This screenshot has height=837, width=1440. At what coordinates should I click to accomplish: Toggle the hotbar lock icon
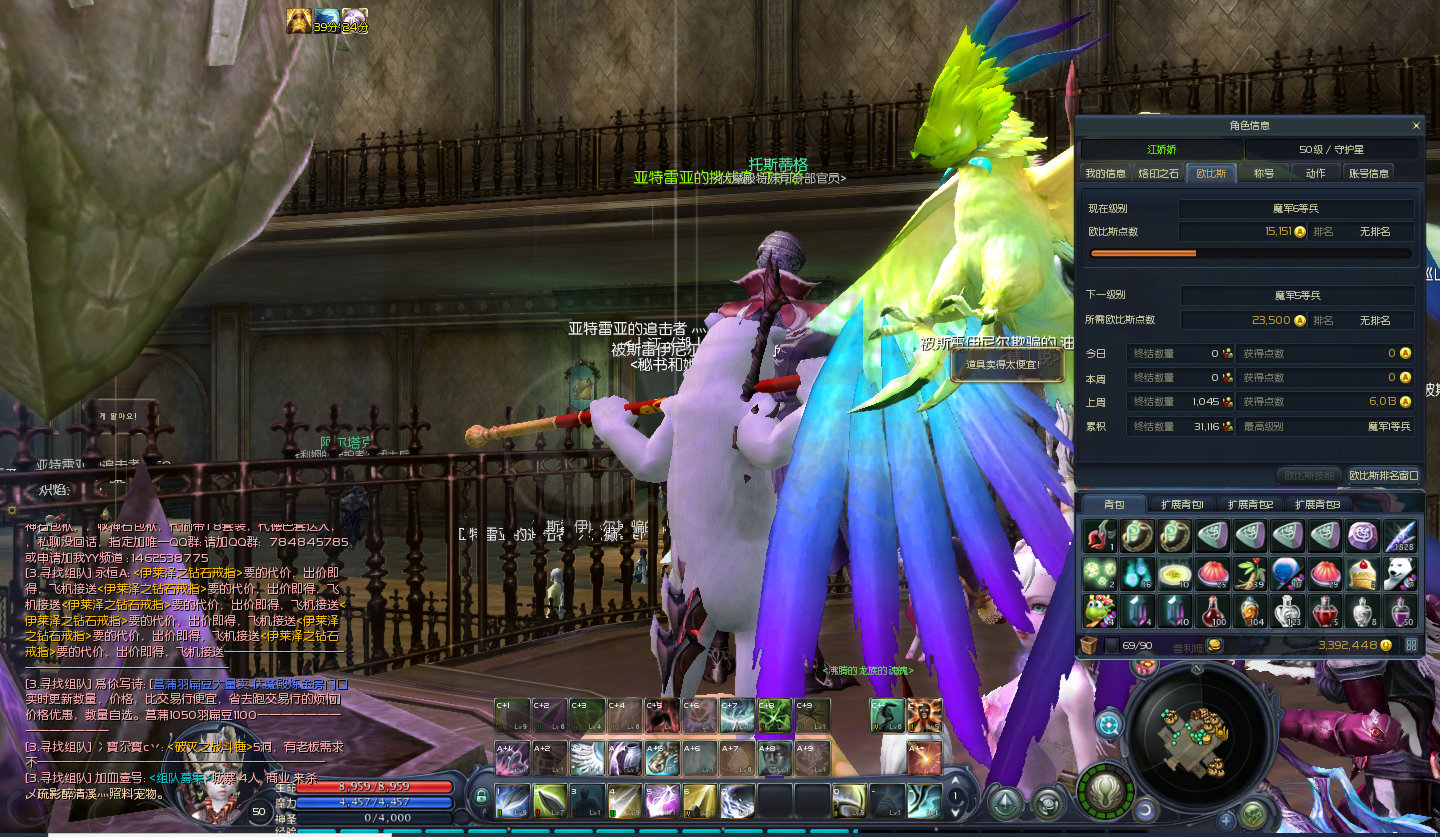(x=481, y=797)
